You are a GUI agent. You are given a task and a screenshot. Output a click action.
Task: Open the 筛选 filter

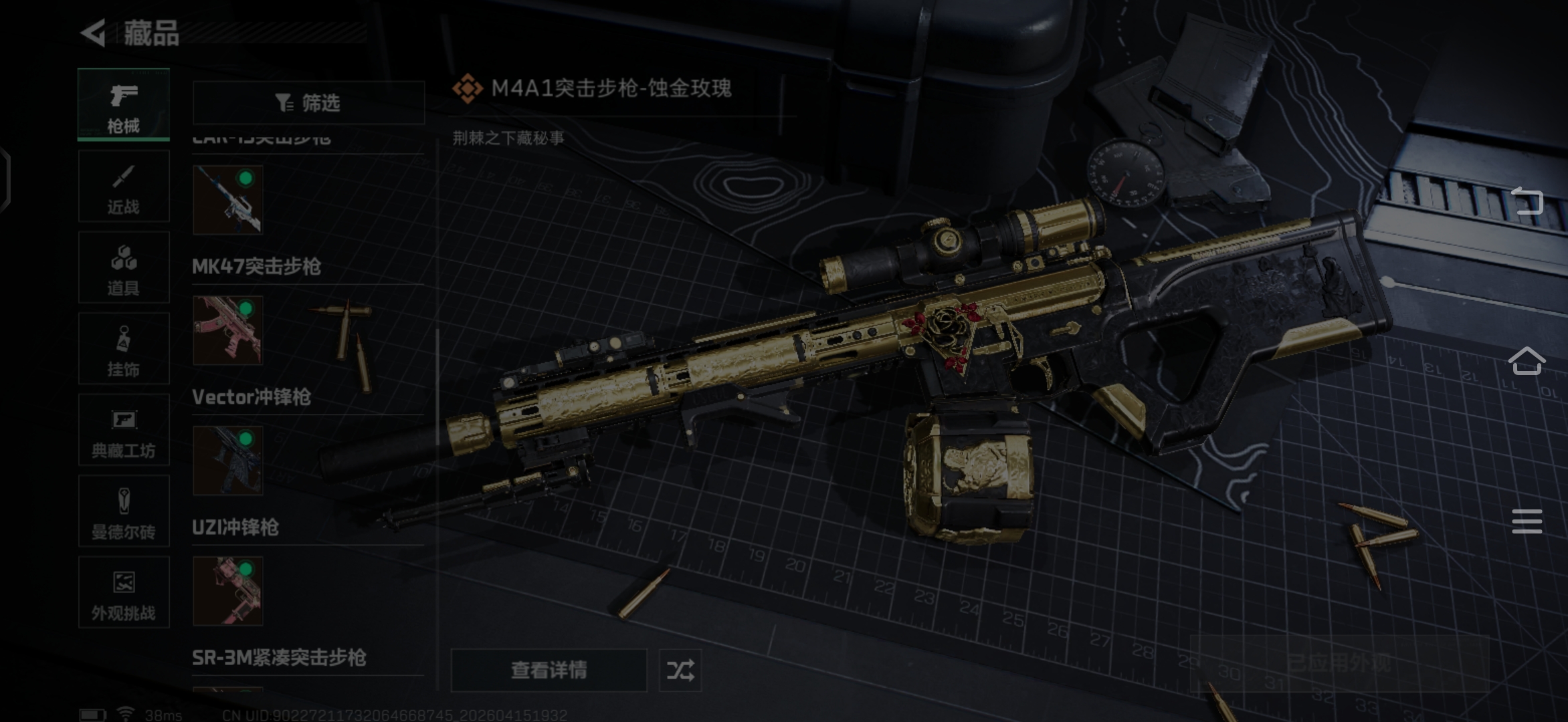point(308,103)
